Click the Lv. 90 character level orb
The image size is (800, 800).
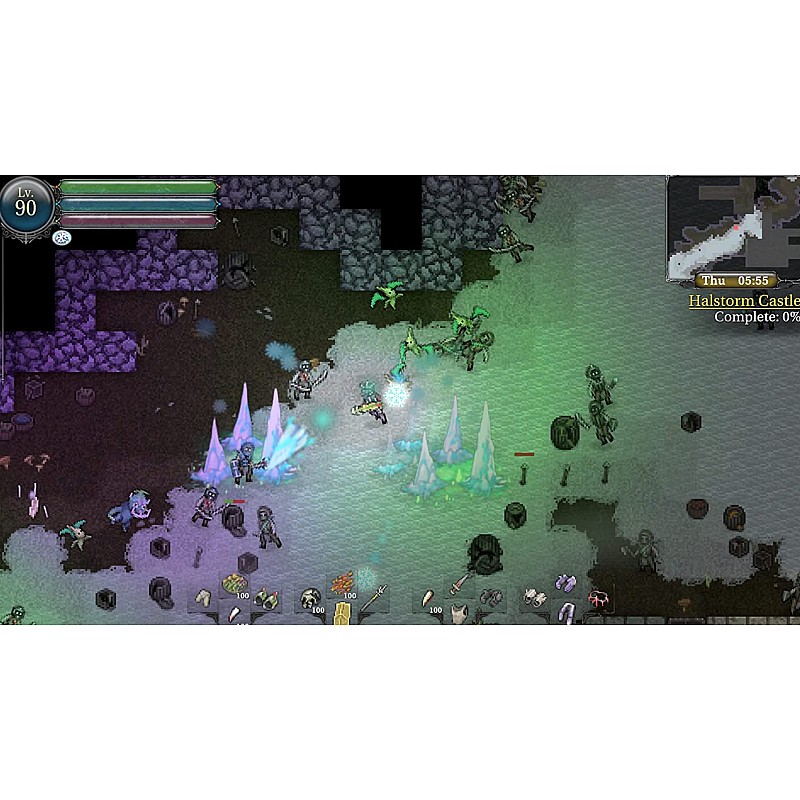26,207
